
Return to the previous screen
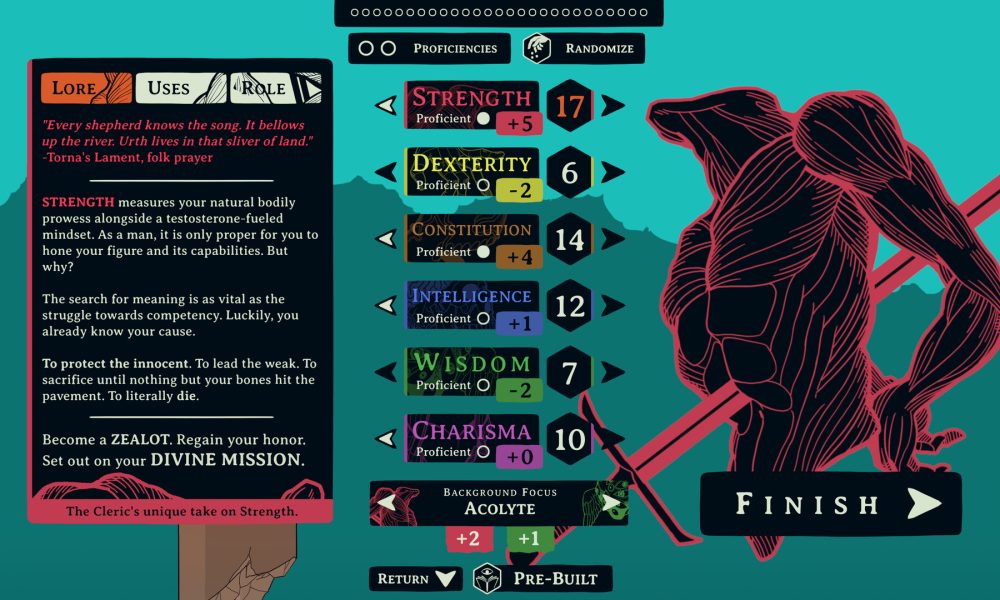tap(415, 578)
